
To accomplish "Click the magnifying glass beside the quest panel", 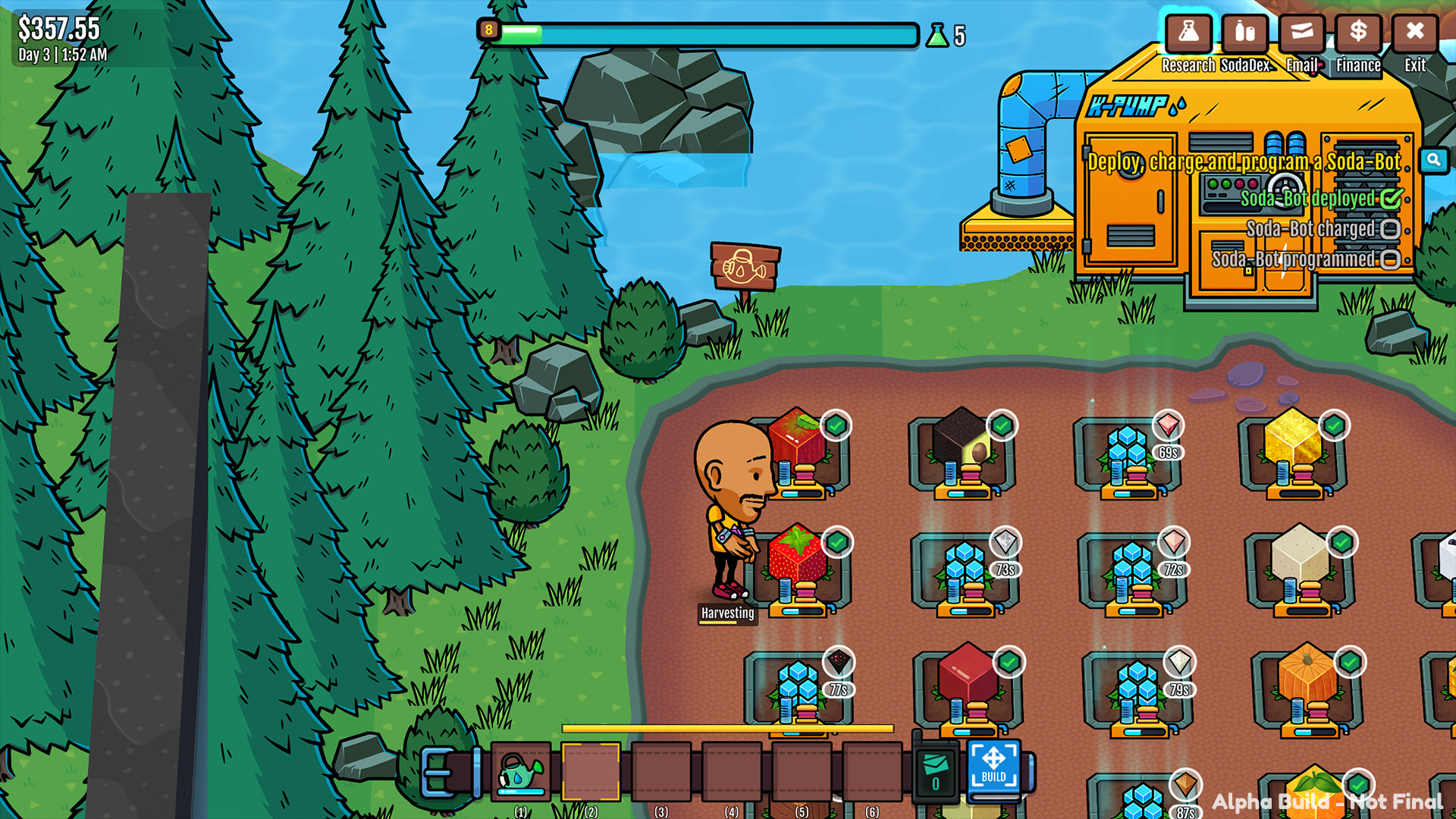I will 1433,160.
